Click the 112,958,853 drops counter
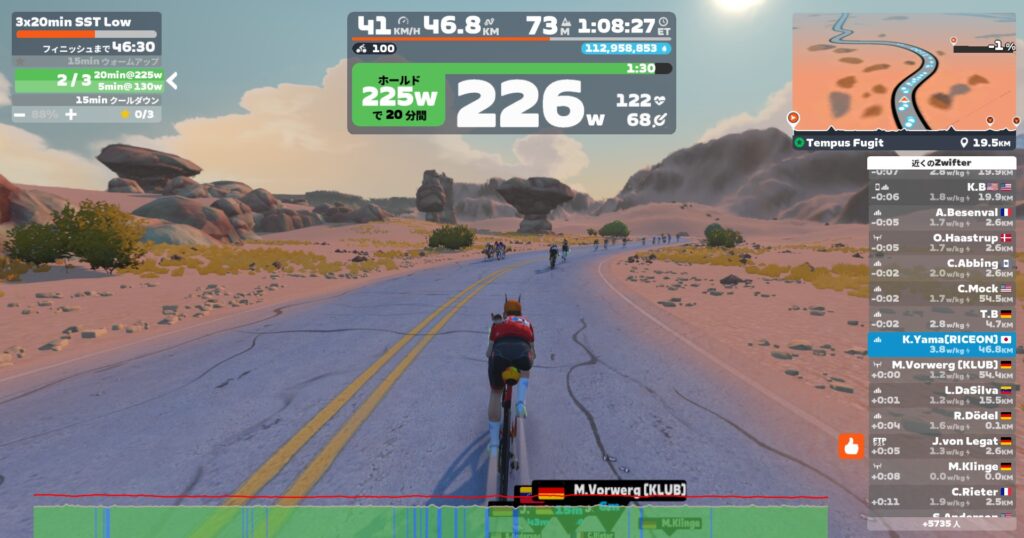Image resolution: width=1024 pixels, height=538 pixels. coord(626,48)
